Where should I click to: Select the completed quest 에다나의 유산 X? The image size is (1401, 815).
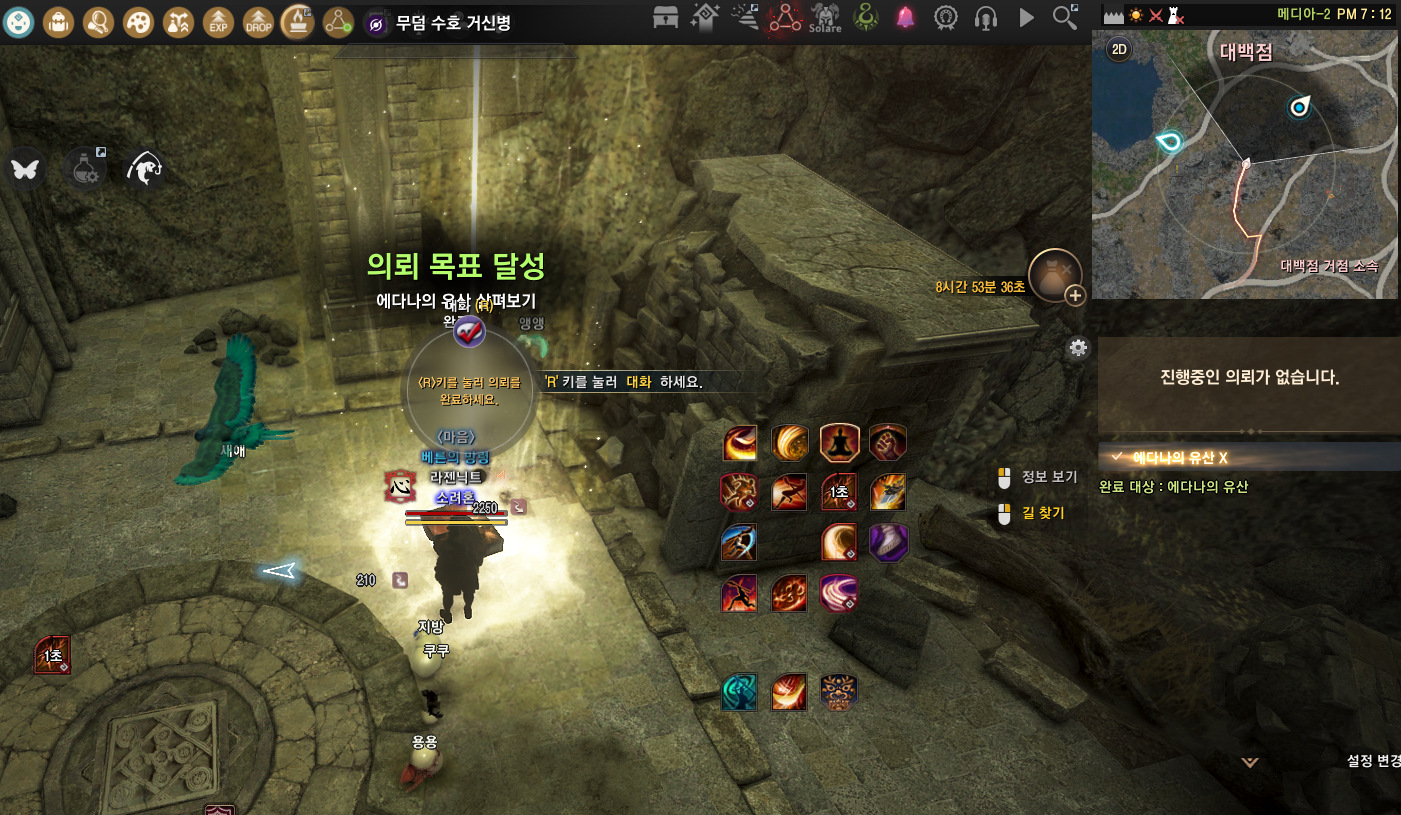click(x=1180, y=457)
